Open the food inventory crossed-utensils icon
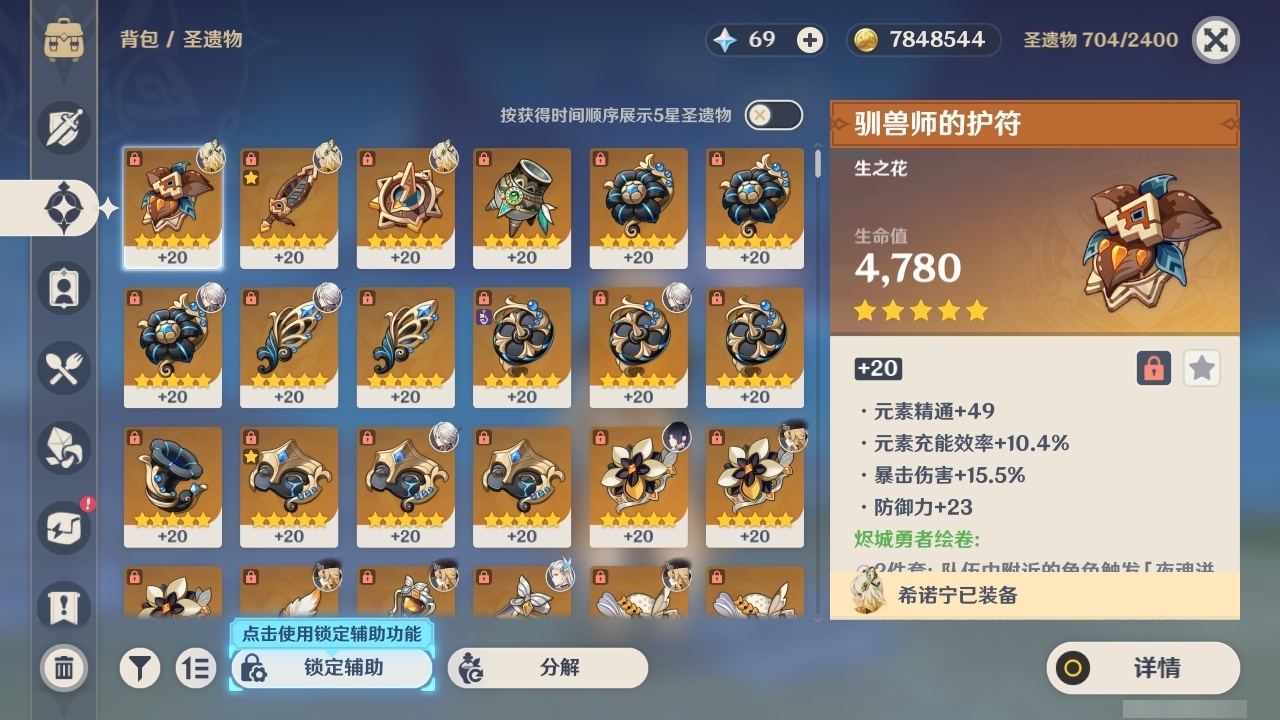This screenshot has width=1280, height=720. 63,368
